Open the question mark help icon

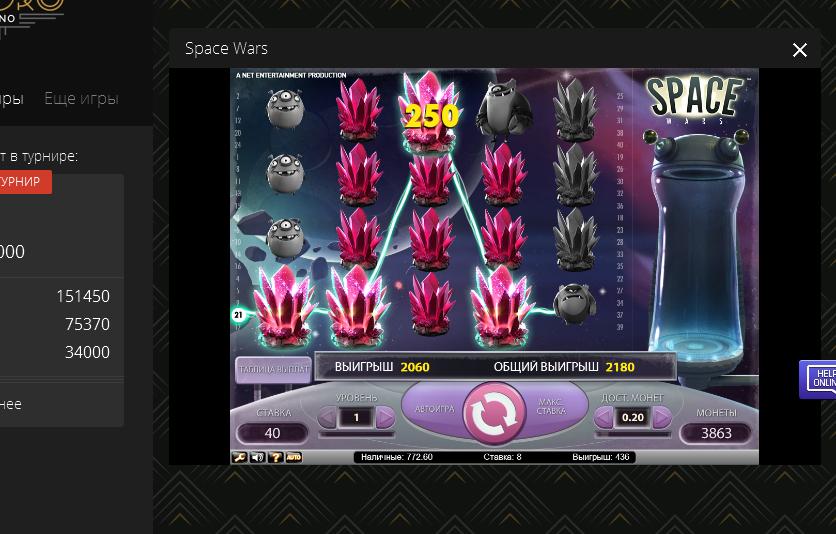[275, 457]
